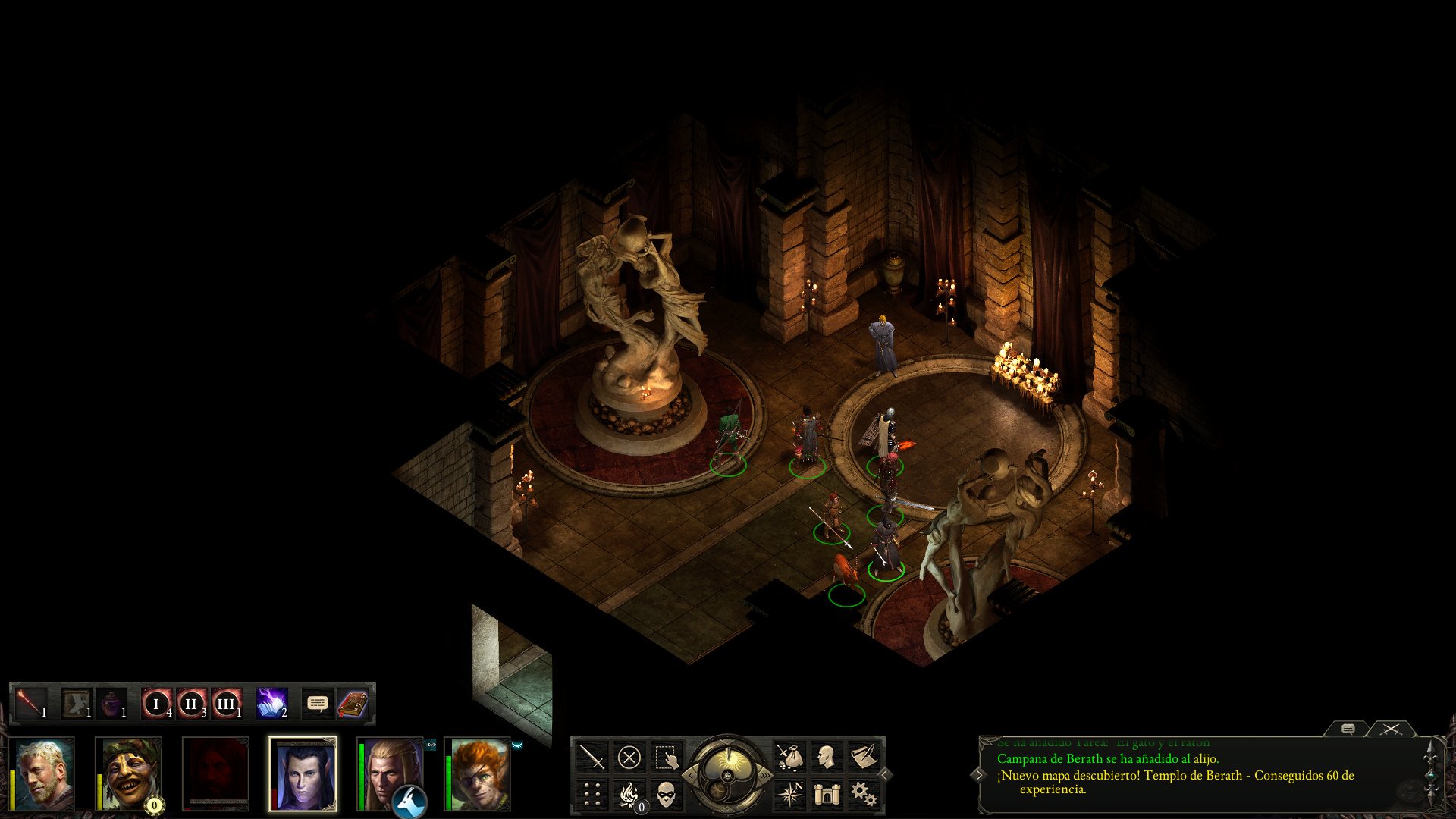Toggle stealth mode with the mask icon
Screen dimensions: 1456x819
coord(666,795)
